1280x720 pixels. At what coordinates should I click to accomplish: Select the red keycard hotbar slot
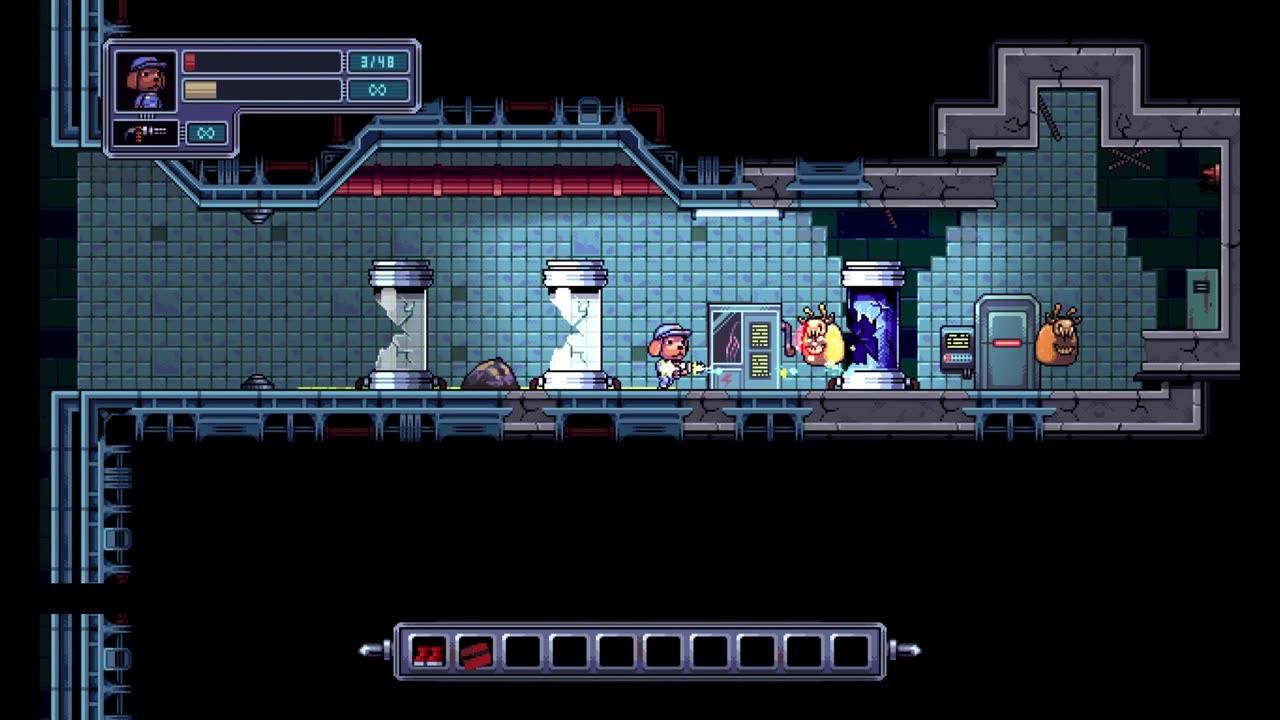point(475,653)
